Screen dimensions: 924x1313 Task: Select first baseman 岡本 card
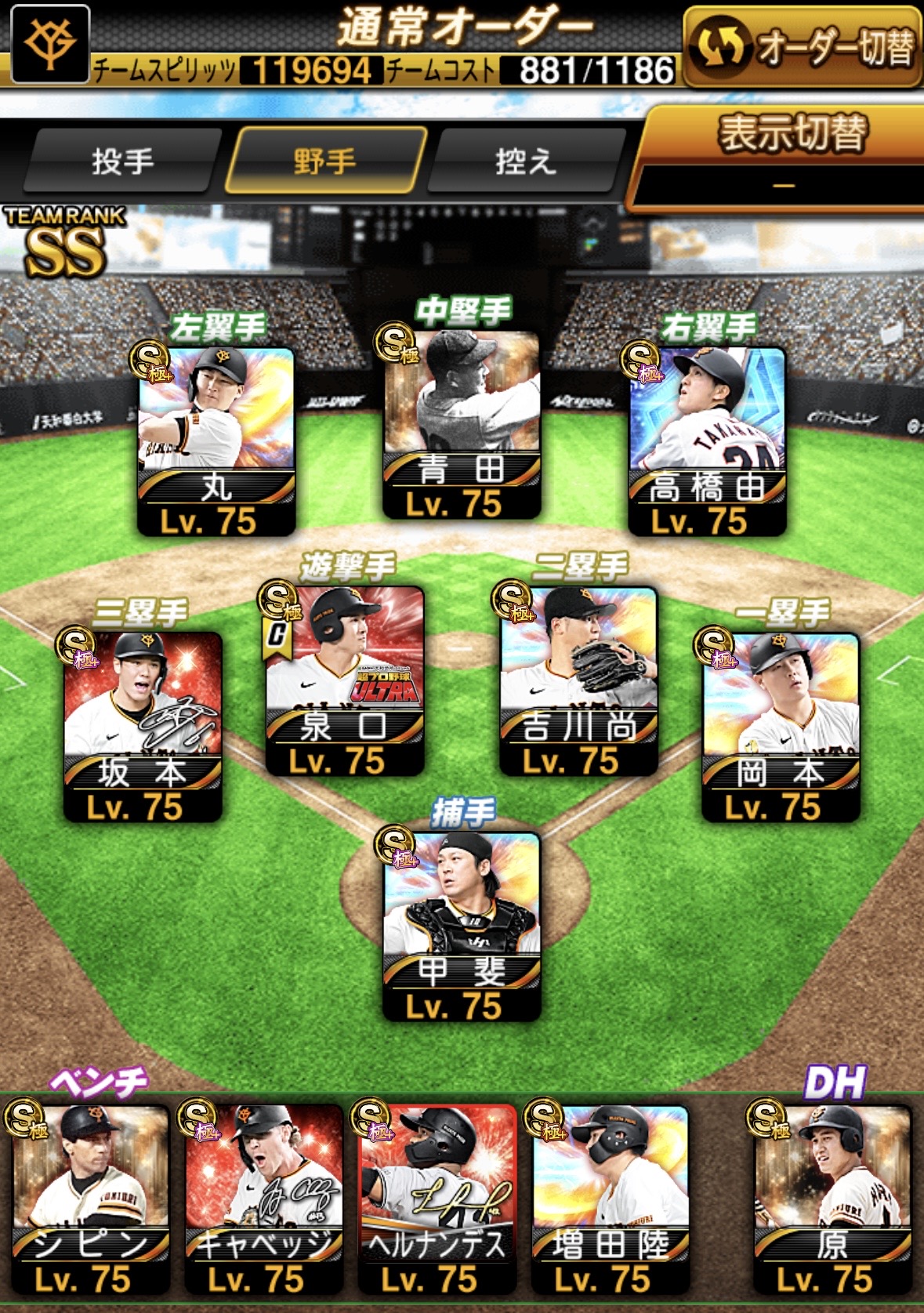[x=781, y=727]
